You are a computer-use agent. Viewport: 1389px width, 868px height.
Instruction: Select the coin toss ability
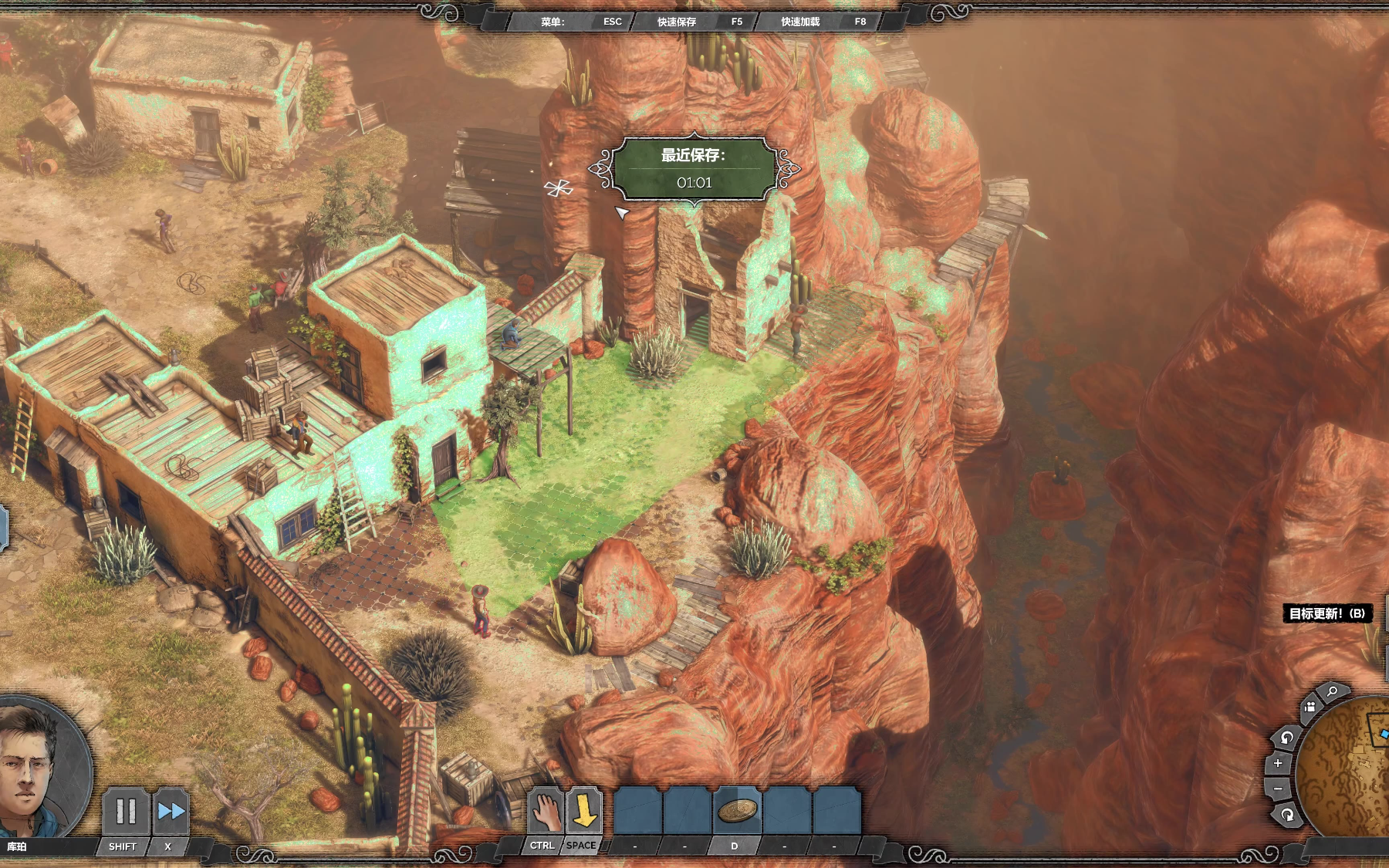(x=737, y=810)
